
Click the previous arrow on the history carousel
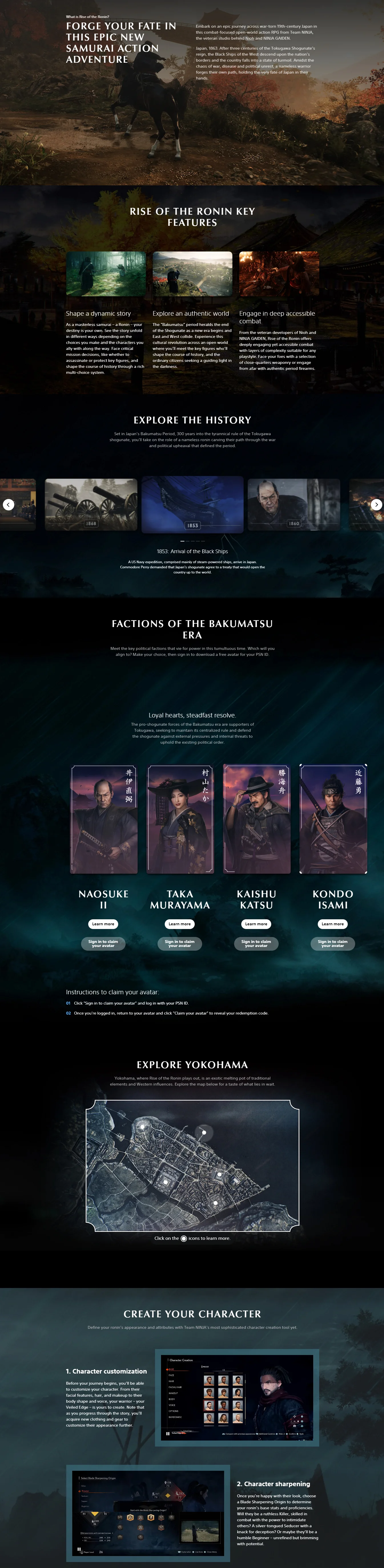9,505
